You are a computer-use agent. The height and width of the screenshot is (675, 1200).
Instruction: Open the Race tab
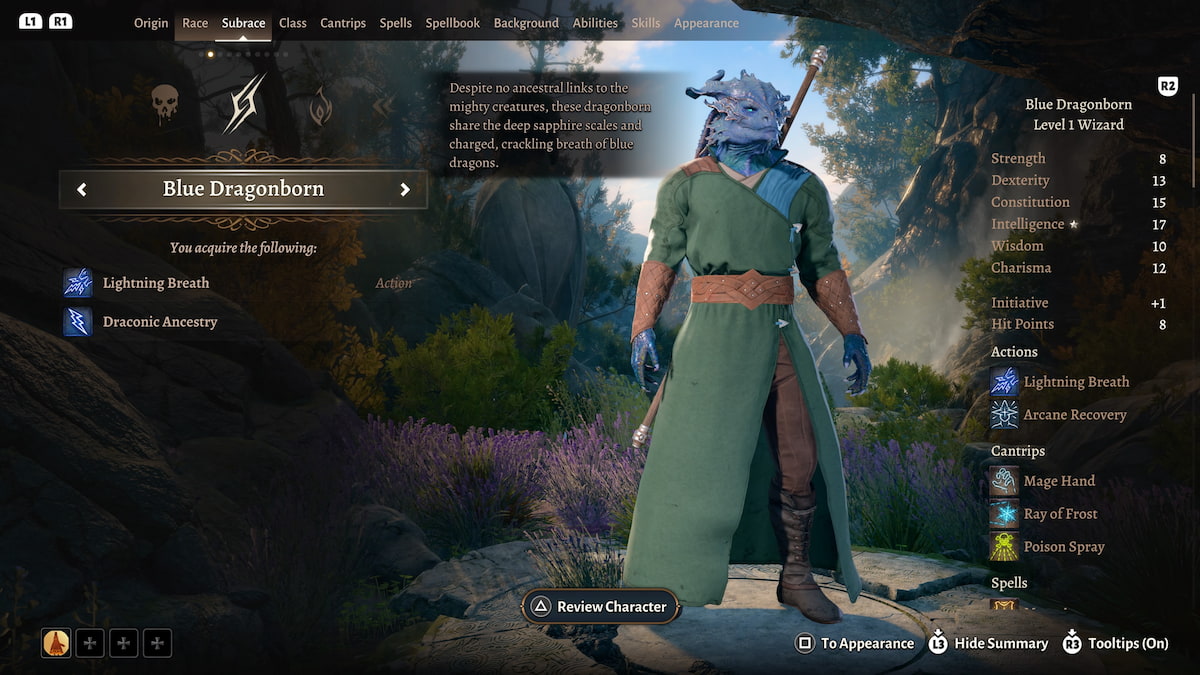(x=195, y=23)
